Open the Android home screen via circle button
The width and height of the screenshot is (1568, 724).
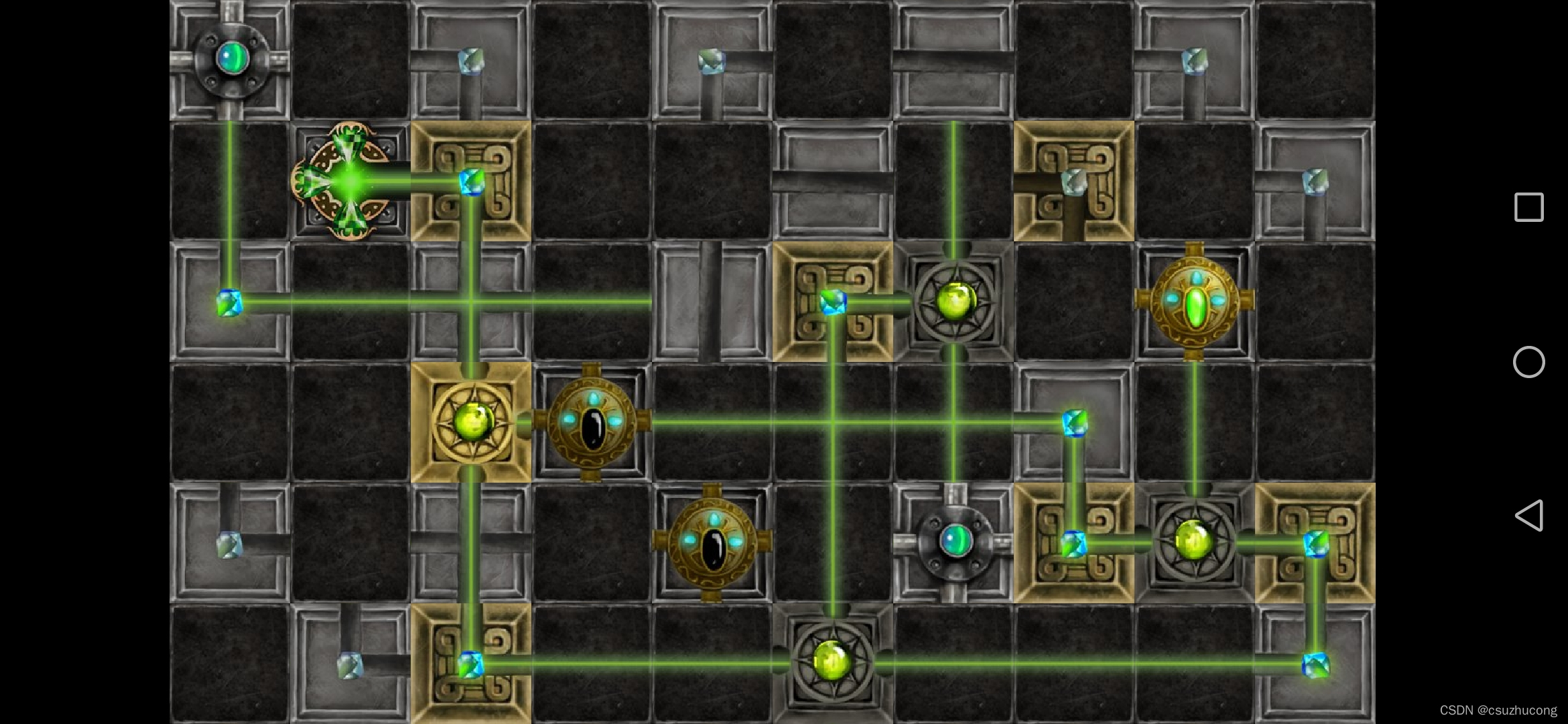tap(1528, 362)
